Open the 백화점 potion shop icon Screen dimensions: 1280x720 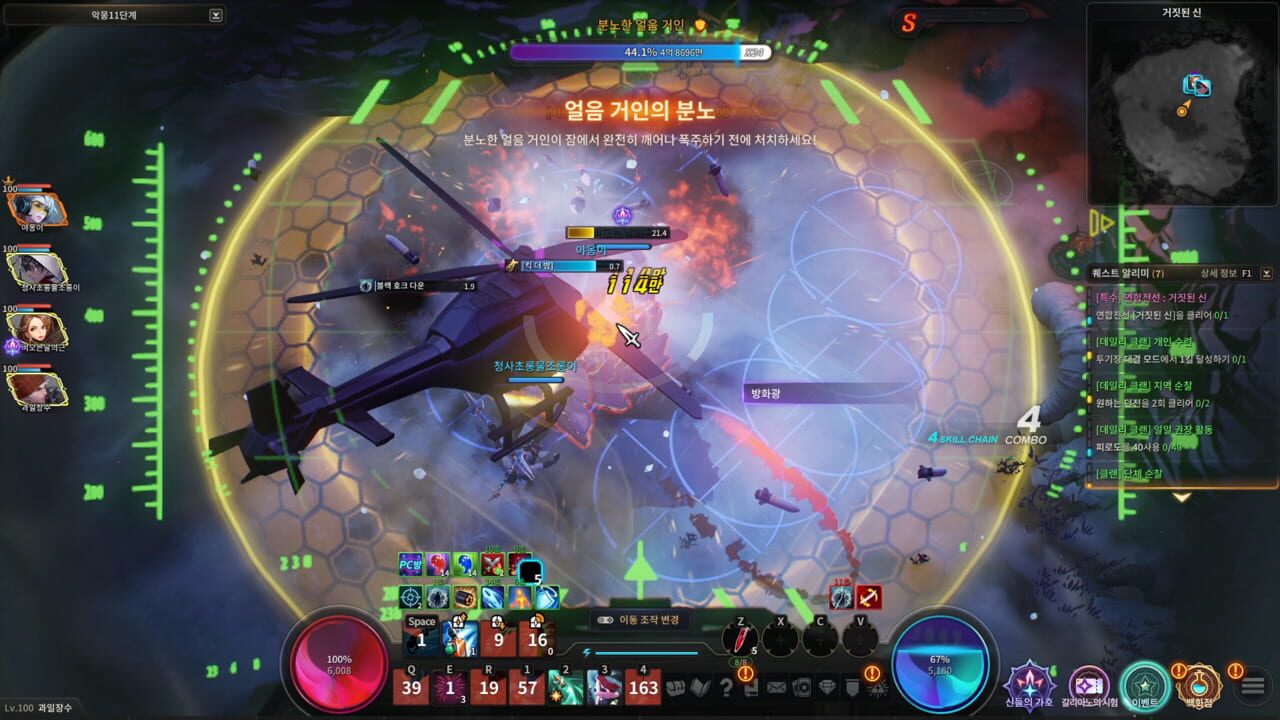(1200, 687)
